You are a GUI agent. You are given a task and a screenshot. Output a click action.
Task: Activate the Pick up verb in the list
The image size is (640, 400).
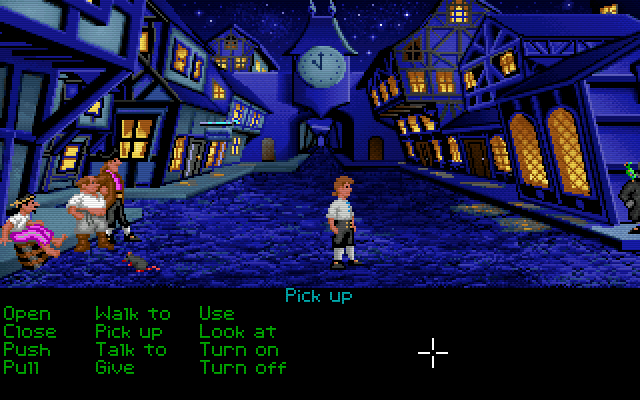click(129, 332)
